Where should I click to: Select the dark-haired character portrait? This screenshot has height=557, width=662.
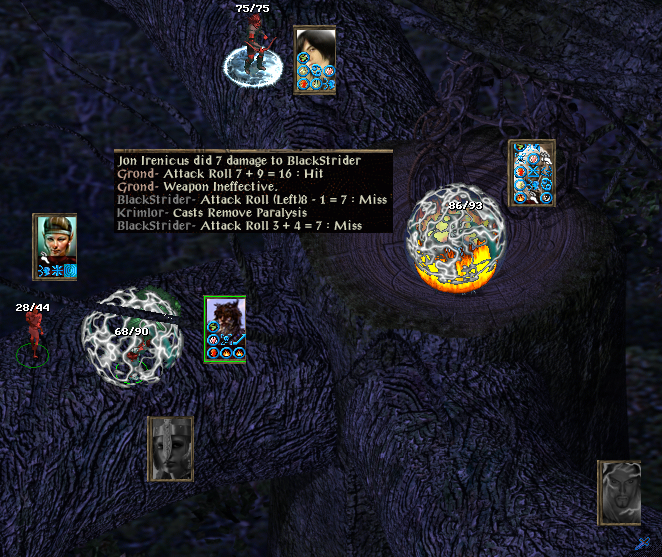click(314, 59)
